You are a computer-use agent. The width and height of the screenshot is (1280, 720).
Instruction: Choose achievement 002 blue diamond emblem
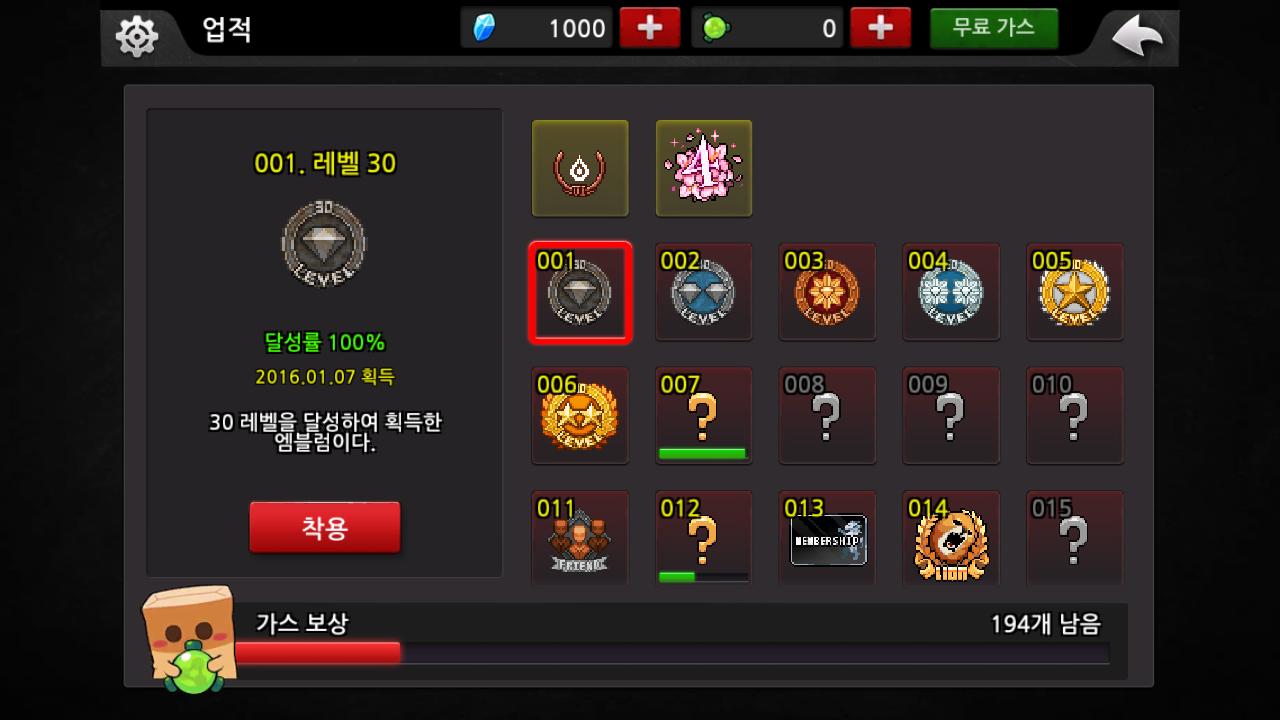click(x=704, y=292)
